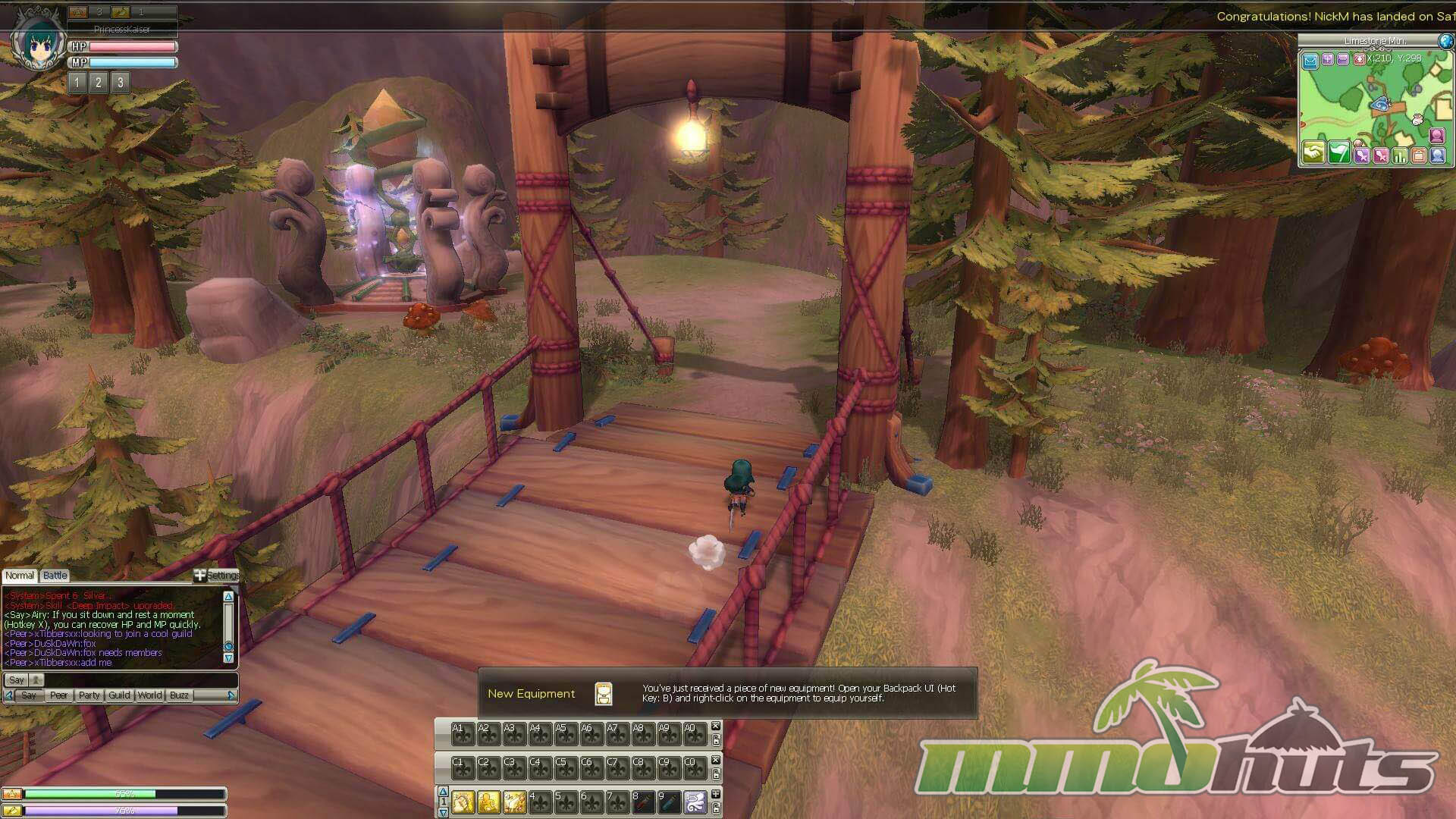Image resolution: width=1456 pixels, height=819 pixels.
Task: Zoom in the minimap with plus button
Action: [1328, 59]
